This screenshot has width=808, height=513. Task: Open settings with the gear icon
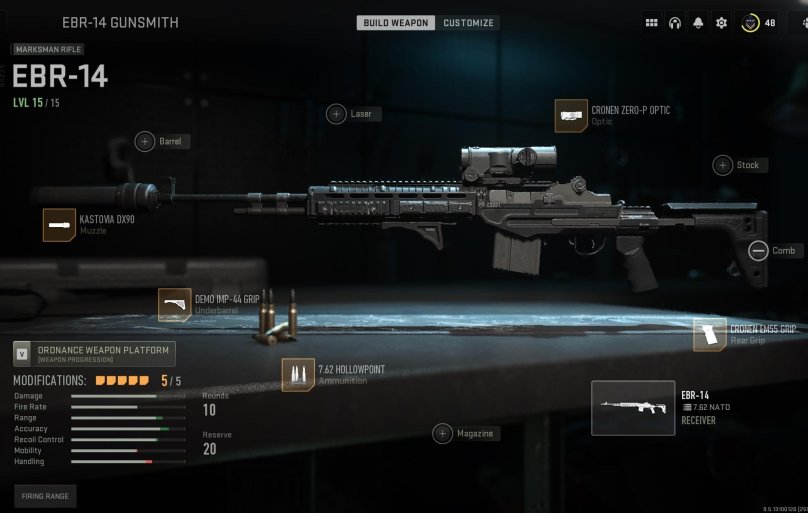click(720, 23)
